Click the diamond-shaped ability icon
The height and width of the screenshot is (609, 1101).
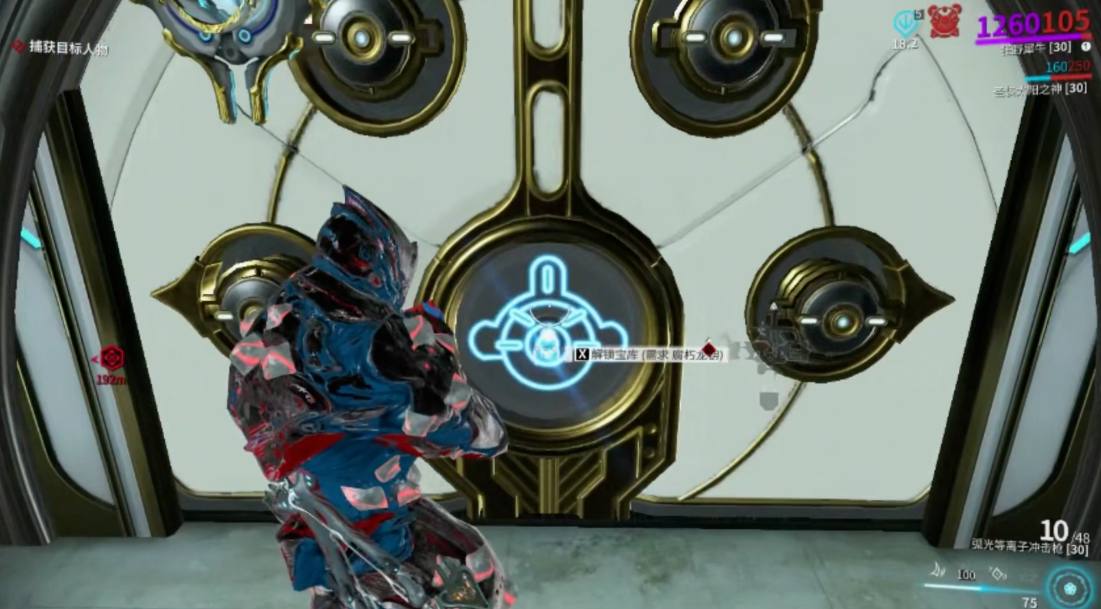click(997, 574)
